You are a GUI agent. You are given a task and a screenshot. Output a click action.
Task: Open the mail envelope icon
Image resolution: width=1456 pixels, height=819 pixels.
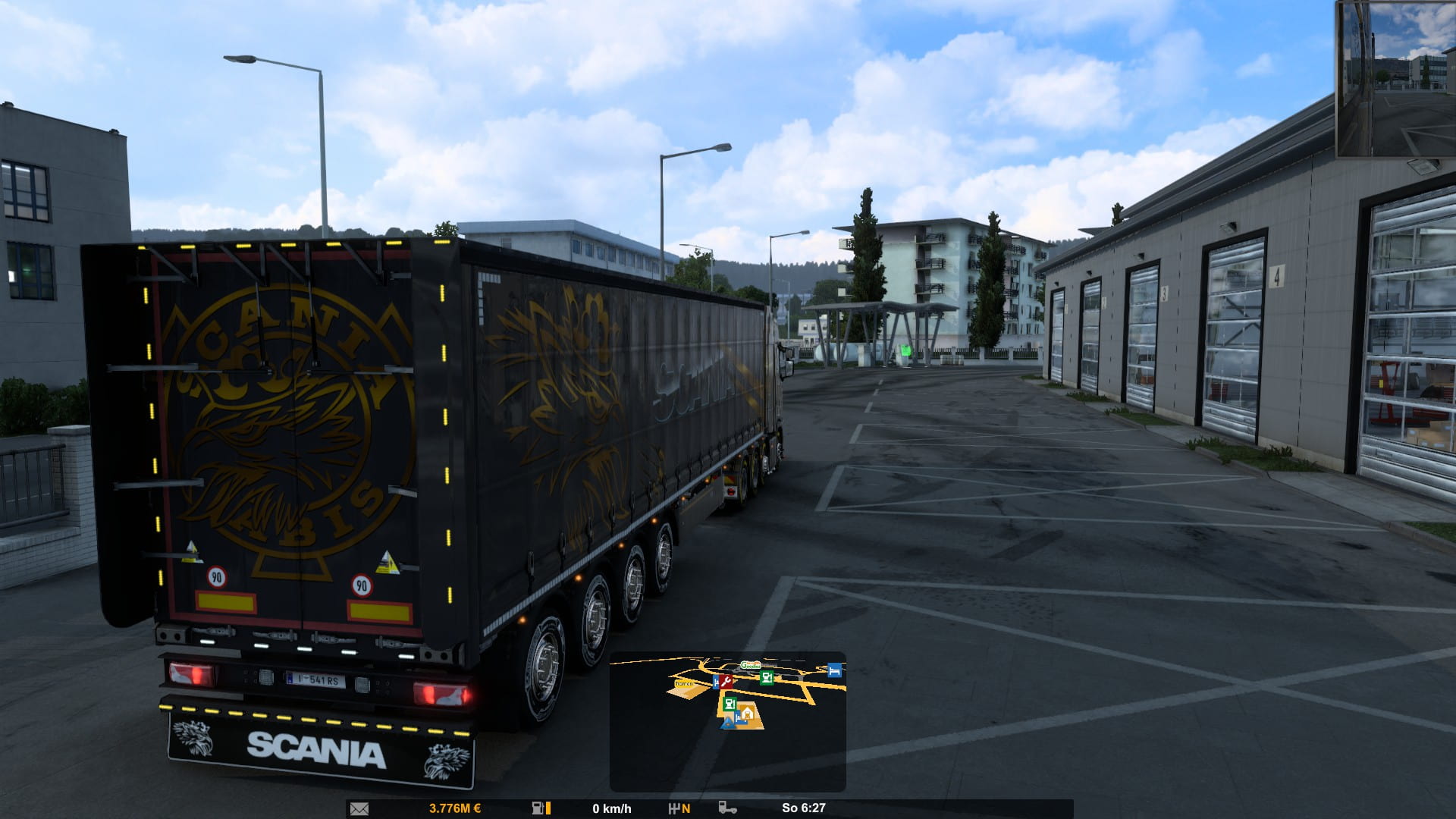click(359, 808)
